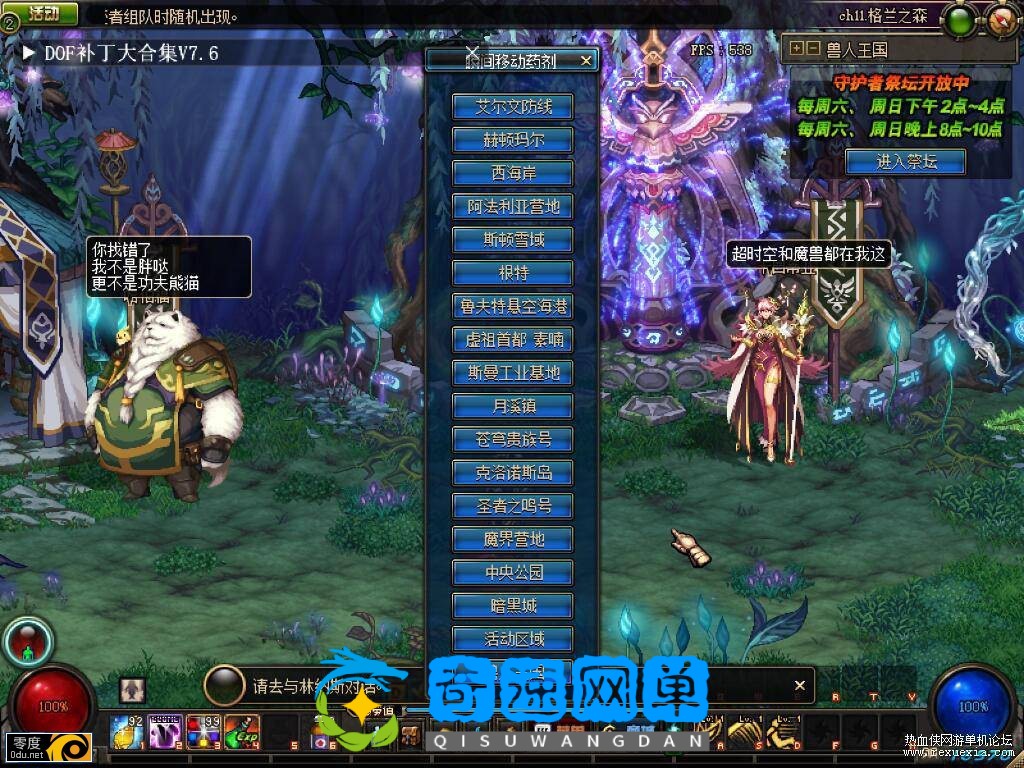Go to 斯曼工业基地

pos(512,373)
